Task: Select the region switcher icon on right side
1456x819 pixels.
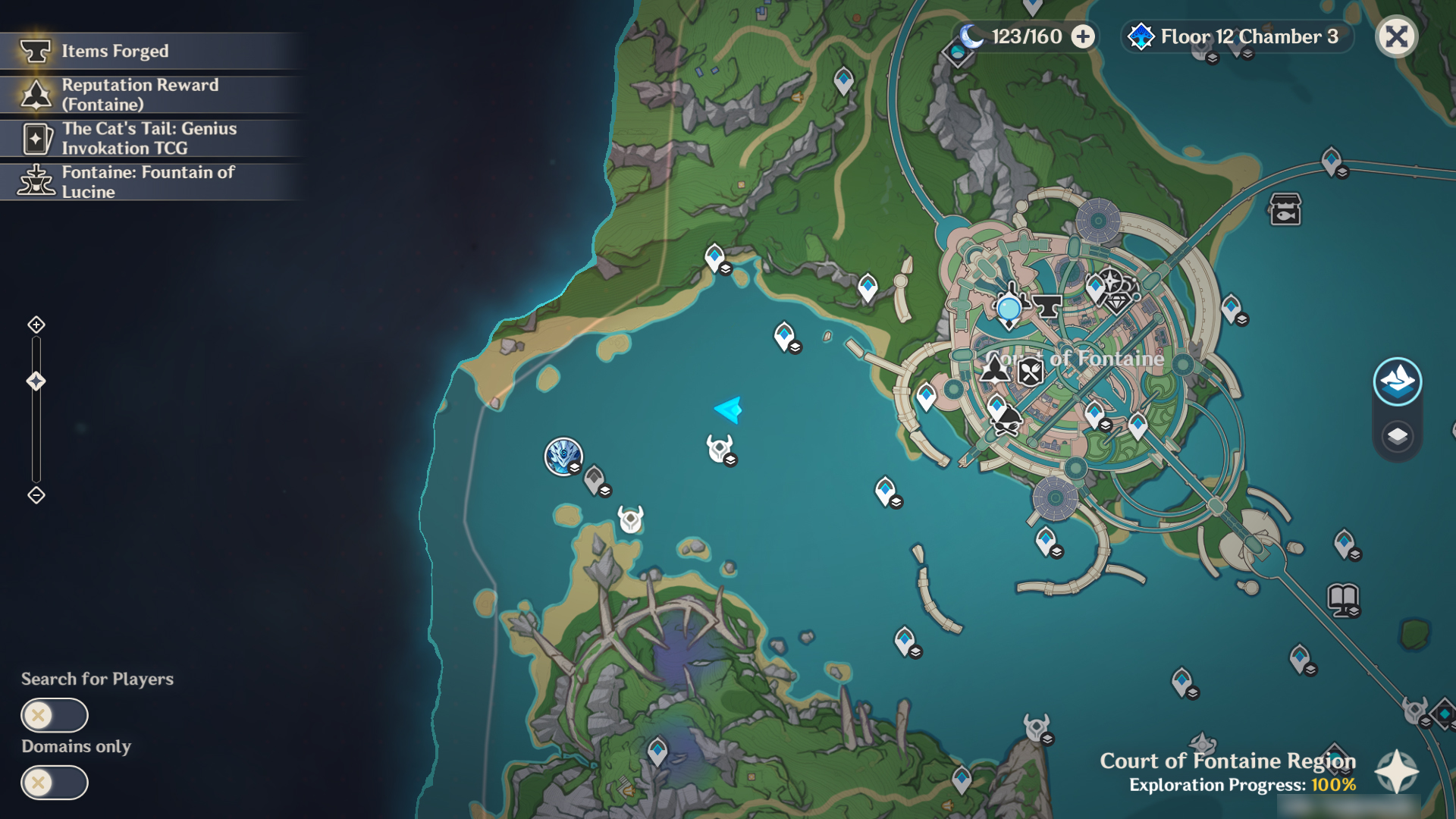Action: click(1398, 381)
